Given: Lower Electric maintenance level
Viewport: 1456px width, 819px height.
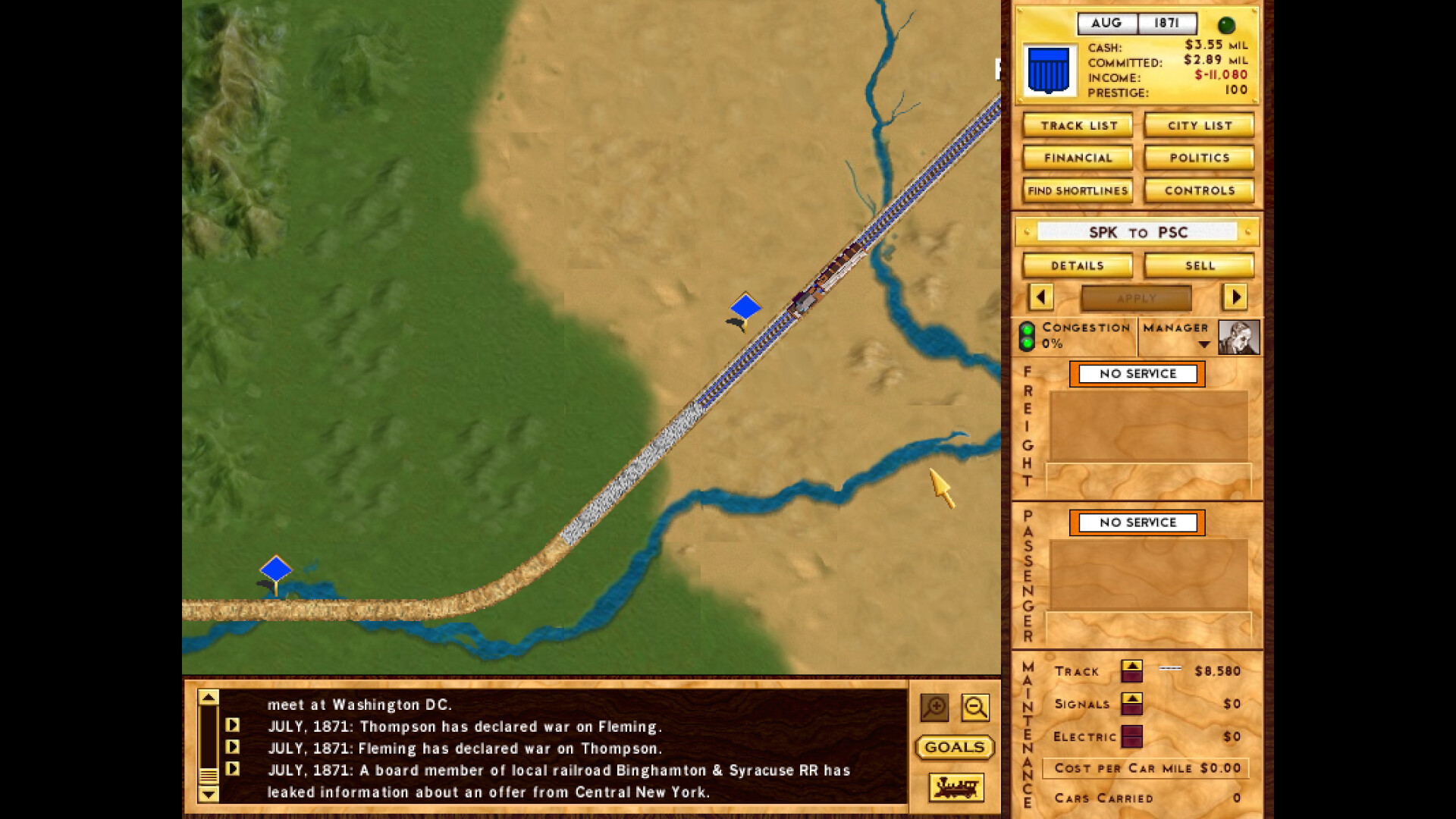Looking at the screenshot, I should pyautogui.click(x=1132, y=742).
